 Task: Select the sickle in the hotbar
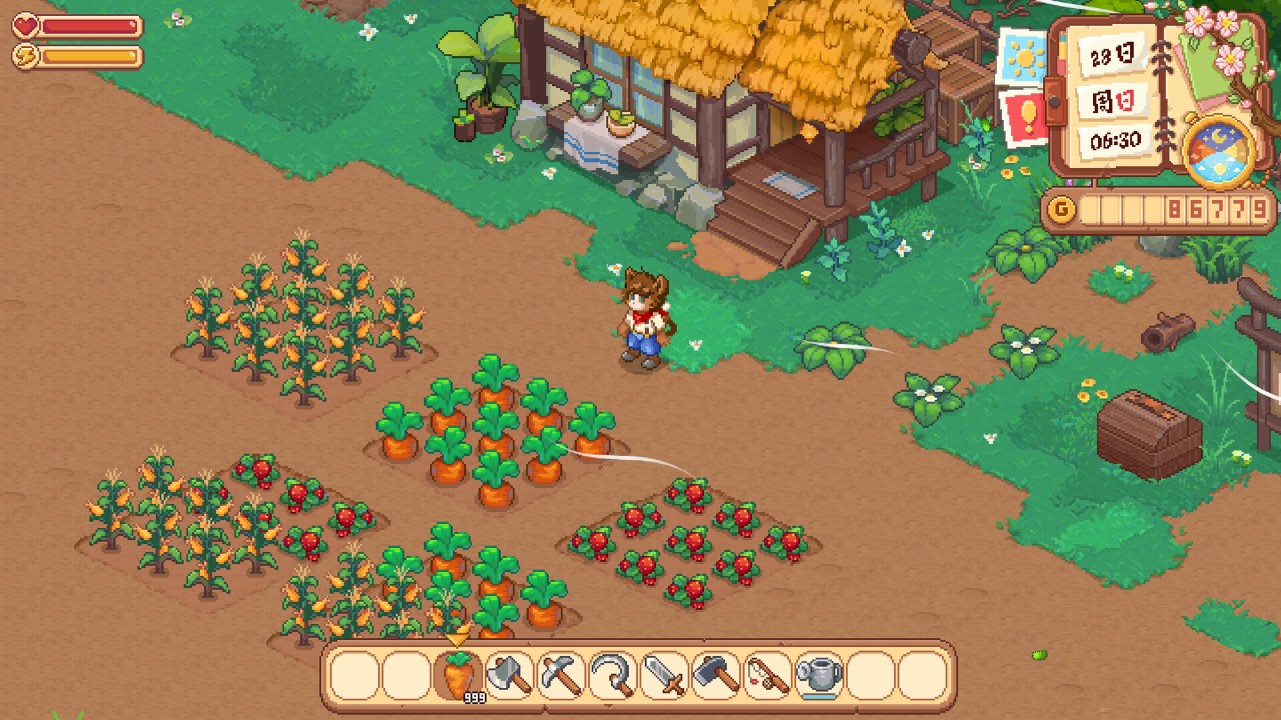(614, 677)
